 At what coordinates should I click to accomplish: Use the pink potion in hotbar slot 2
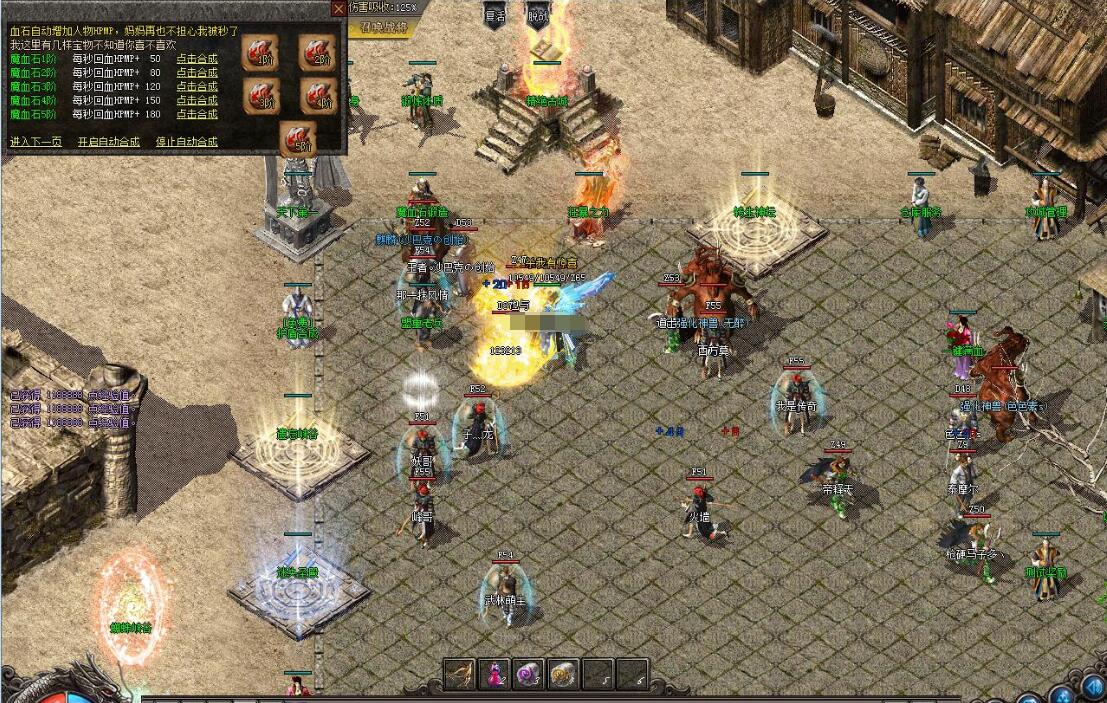tap(495, 674)
